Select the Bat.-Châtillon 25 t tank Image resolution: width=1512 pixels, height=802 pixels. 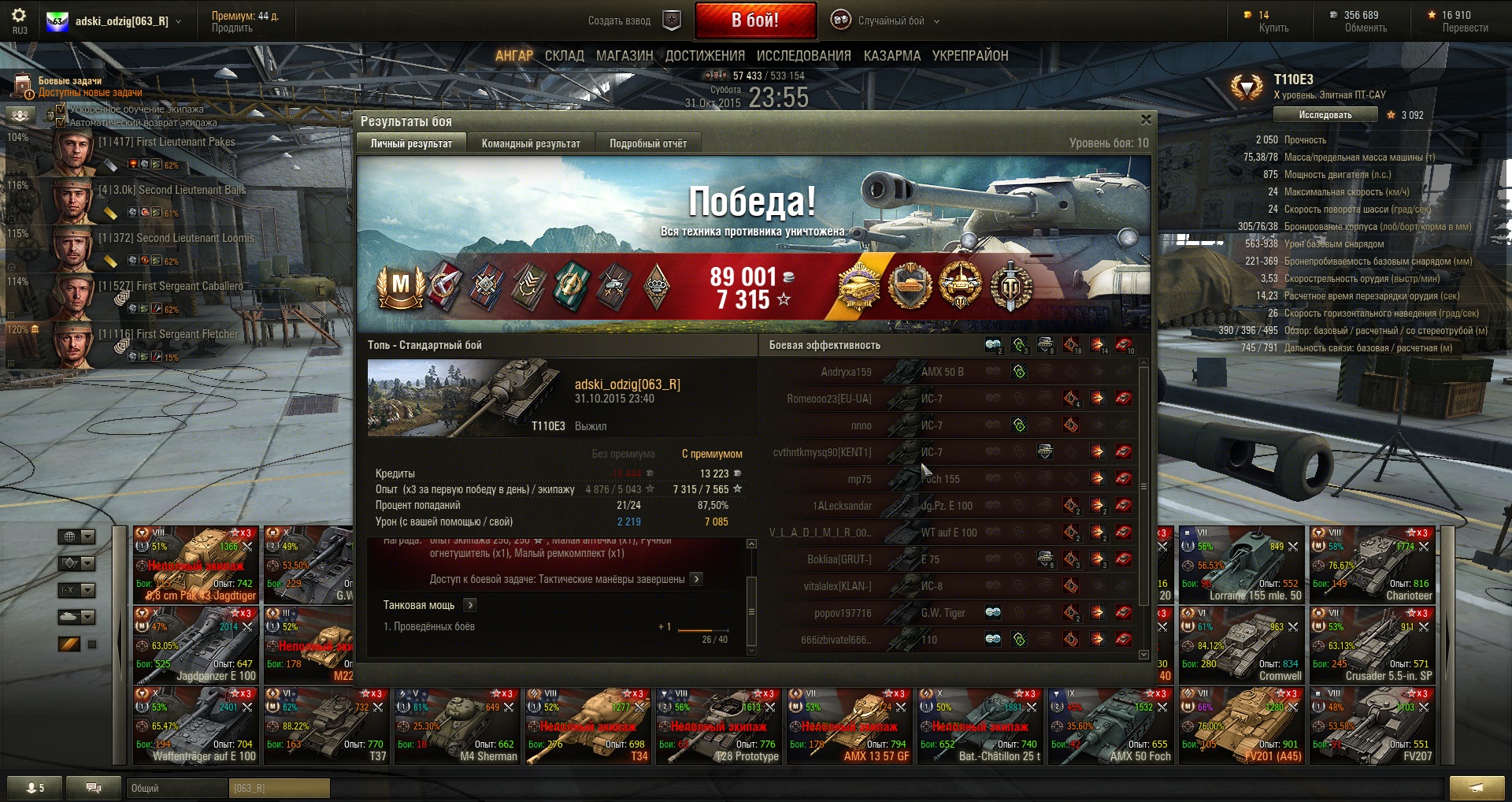click(980, 726)
